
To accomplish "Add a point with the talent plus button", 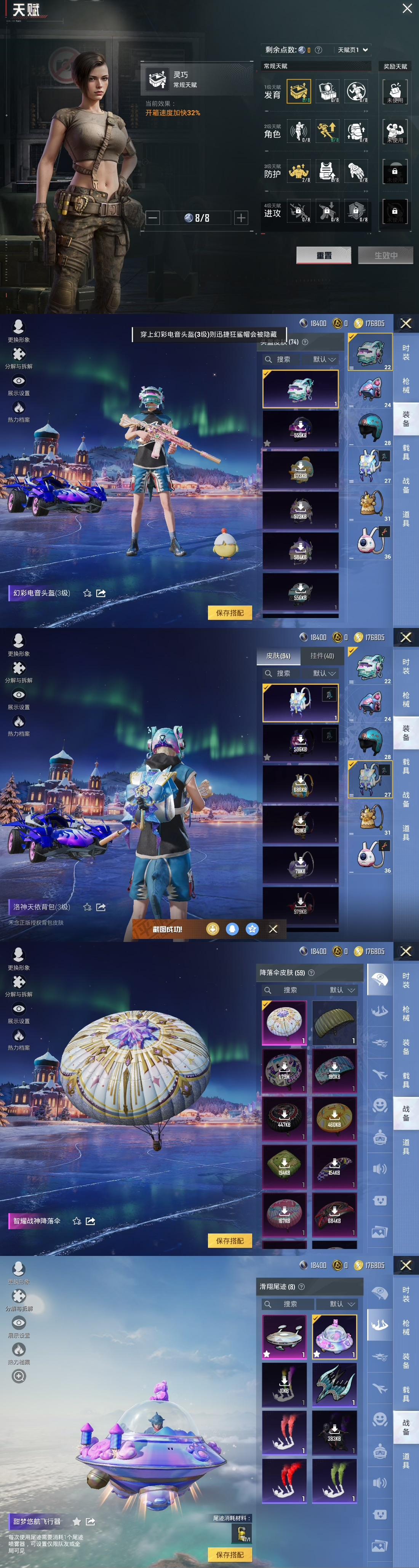I will (241, 218).
